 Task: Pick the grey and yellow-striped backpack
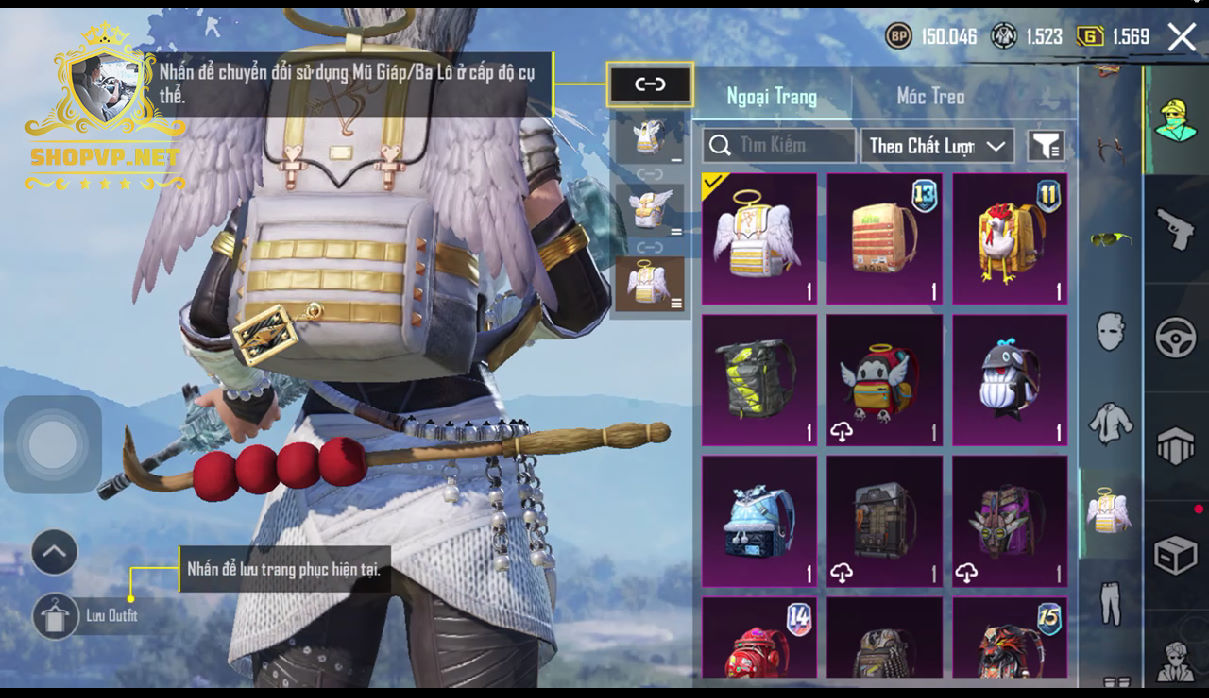click(760, 380)
